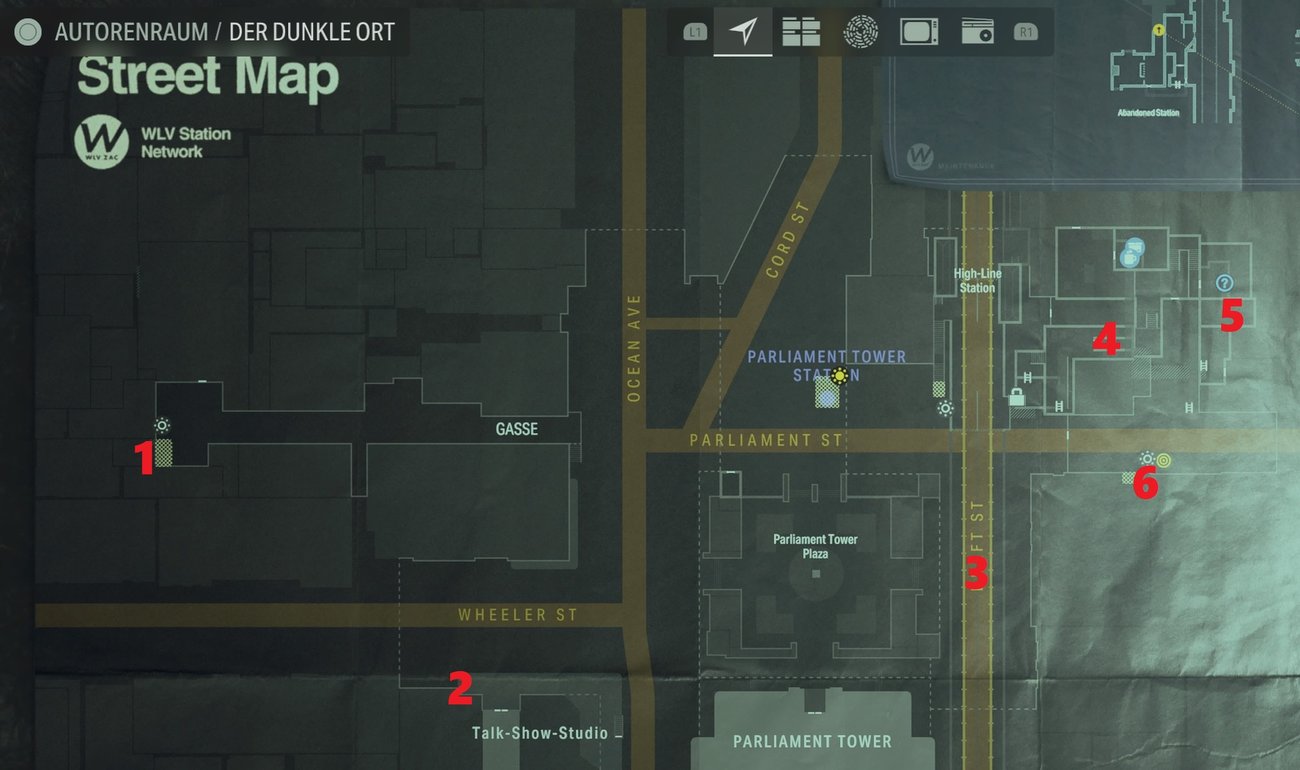Click the glowing sun marker at Parliament Tower Station
1300x770 pixels.
coord(838,376)
